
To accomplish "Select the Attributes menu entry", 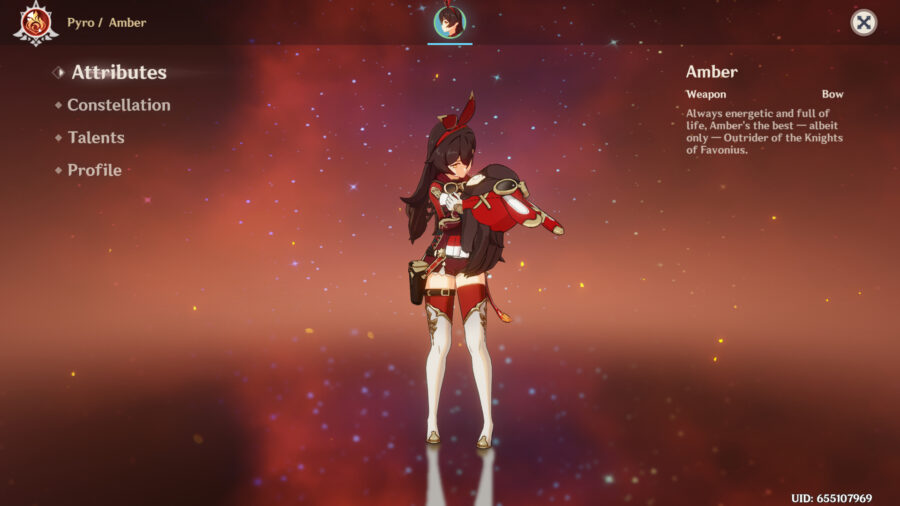I will tap(118, 72).
